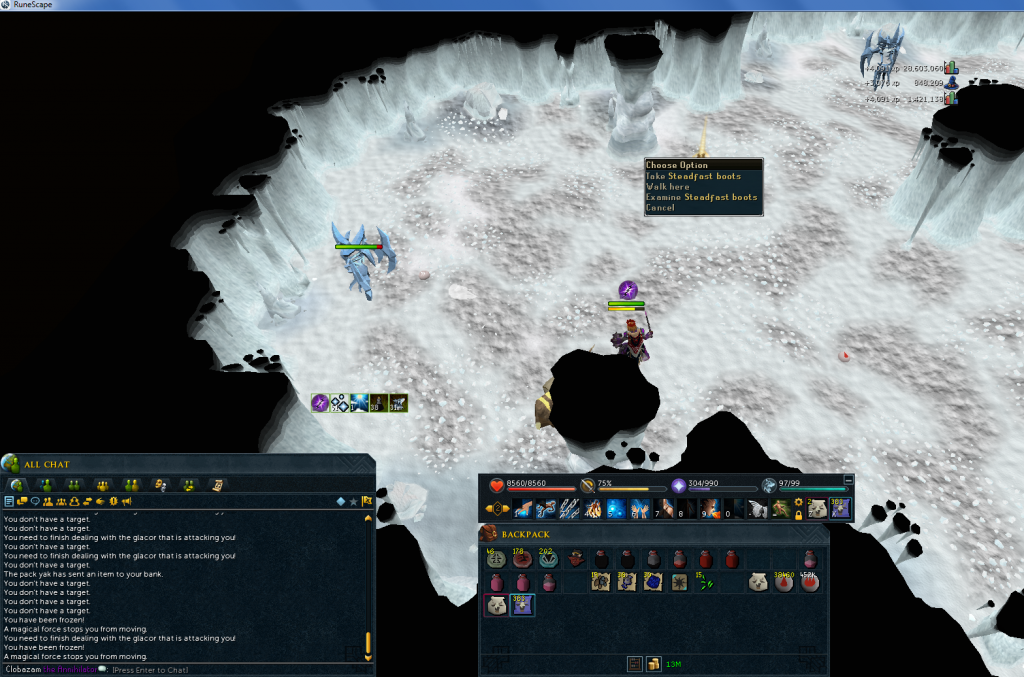The height and width of the screenshot is (677, 1024).
Task: Switch to the globe All Chat tab
Action: (x=17, y=485)
